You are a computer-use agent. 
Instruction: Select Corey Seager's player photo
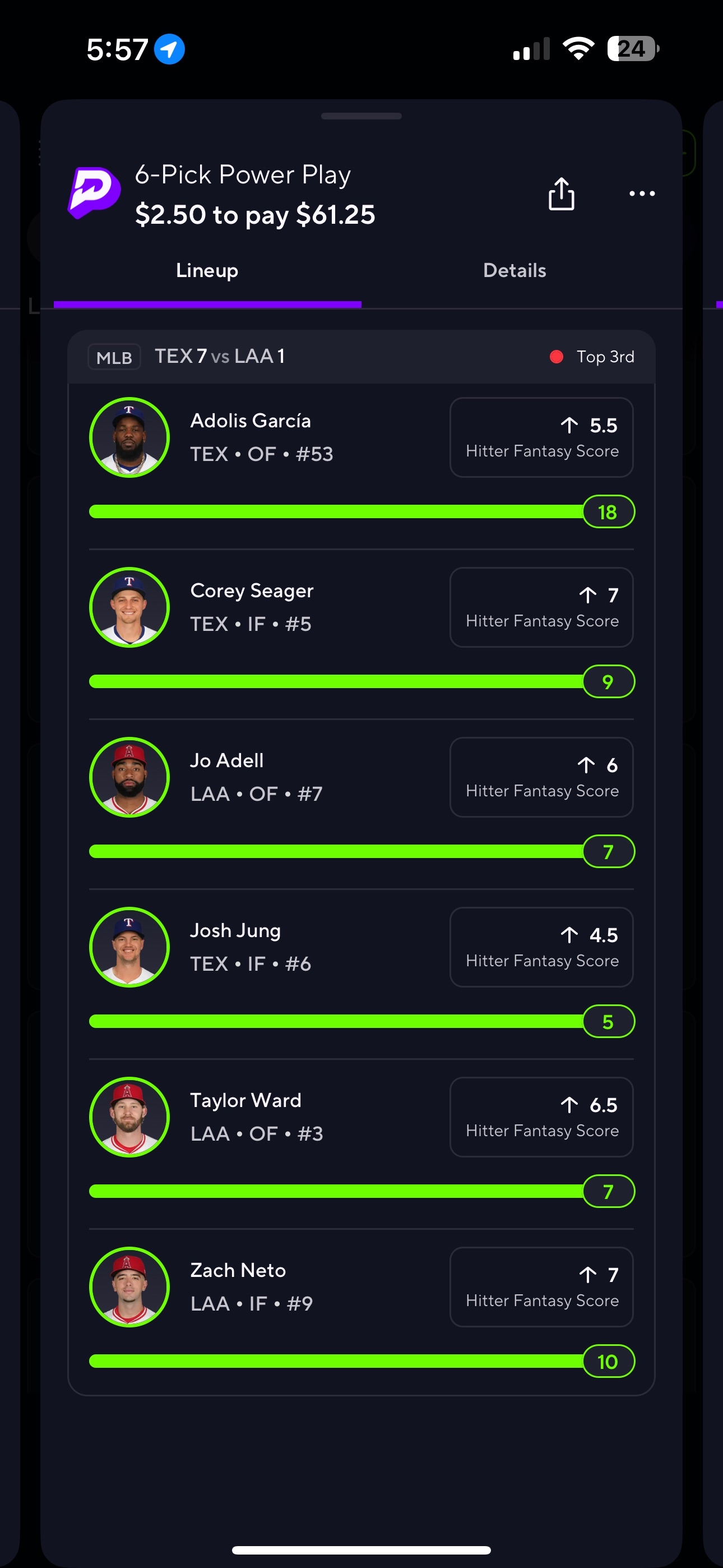[x=129, y=607]
